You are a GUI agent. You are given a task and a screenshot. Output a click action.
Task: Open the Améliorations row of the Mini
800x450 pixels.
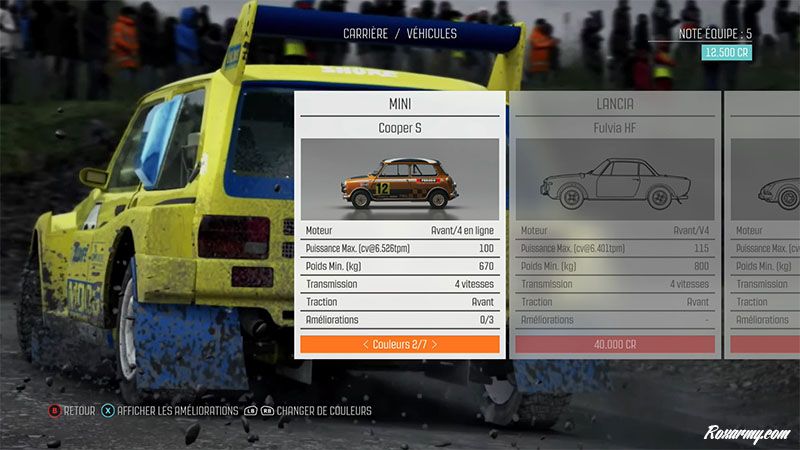point(399,320)
